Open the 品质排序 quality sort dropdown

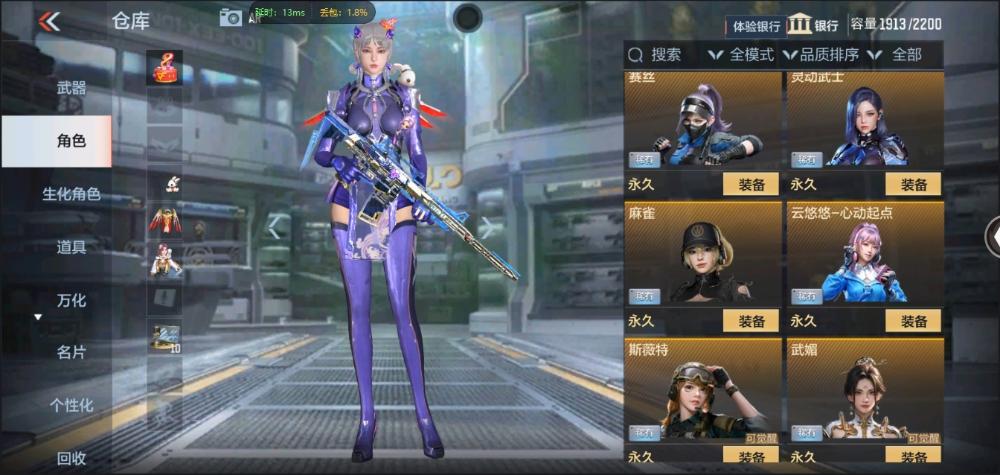coord(822,55)
